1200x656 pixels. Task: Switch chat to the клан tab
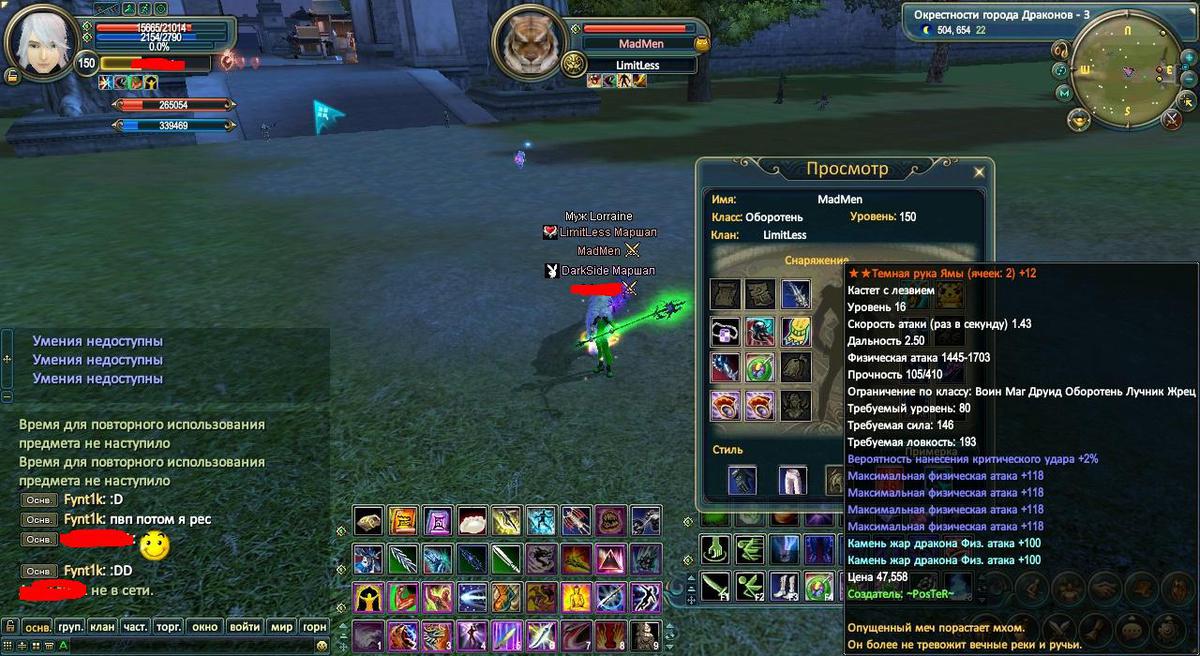(101, 627)
